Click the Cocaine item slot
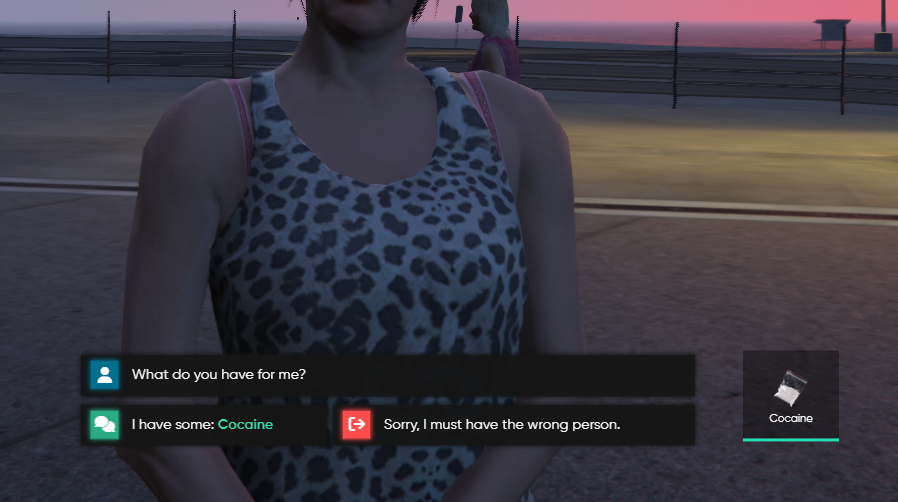The image size is (898, 502). [x=791, y=395]
